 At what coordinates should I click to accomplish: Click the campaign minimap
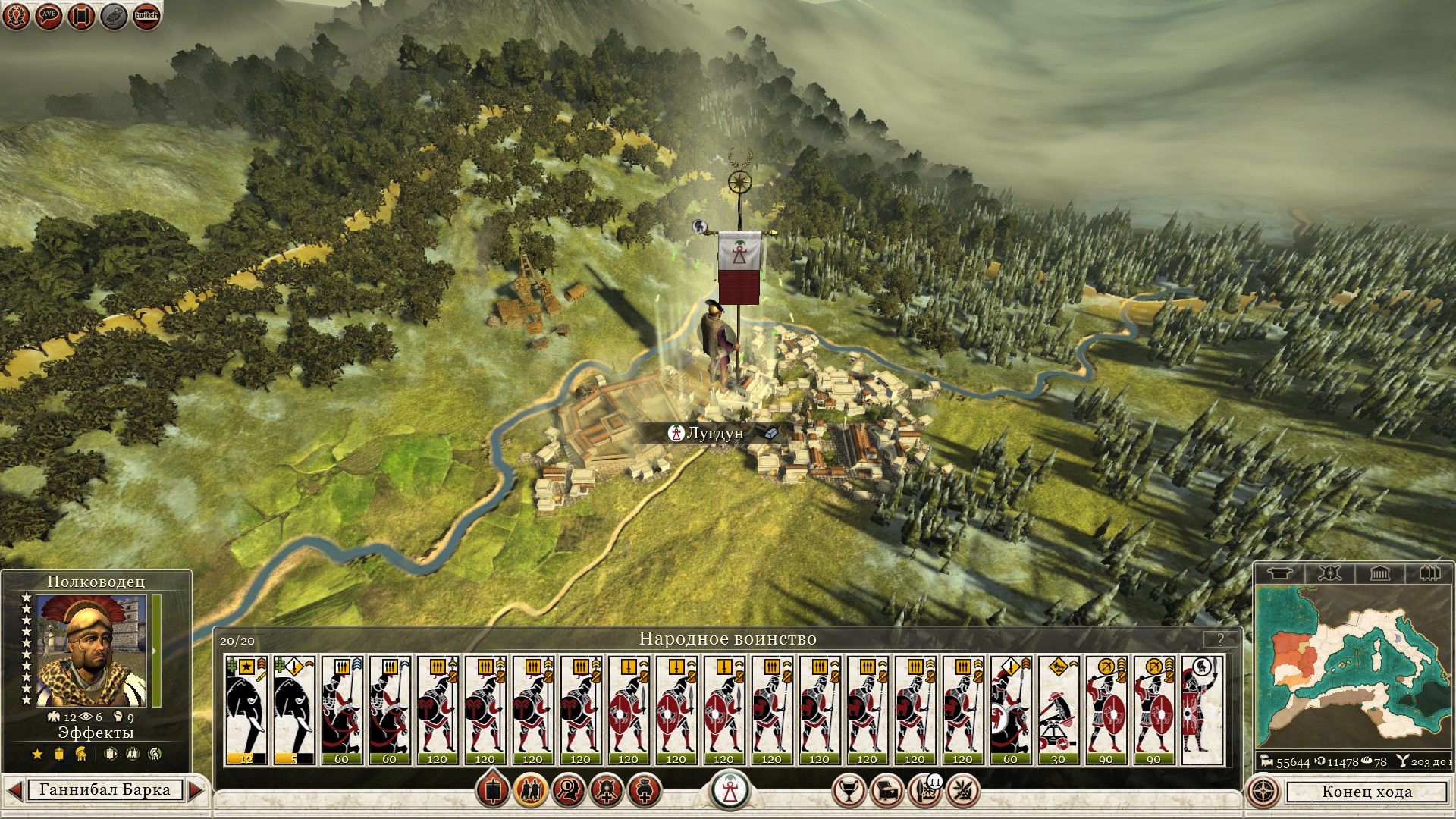pyautogui.click(x=1354, y=667)
